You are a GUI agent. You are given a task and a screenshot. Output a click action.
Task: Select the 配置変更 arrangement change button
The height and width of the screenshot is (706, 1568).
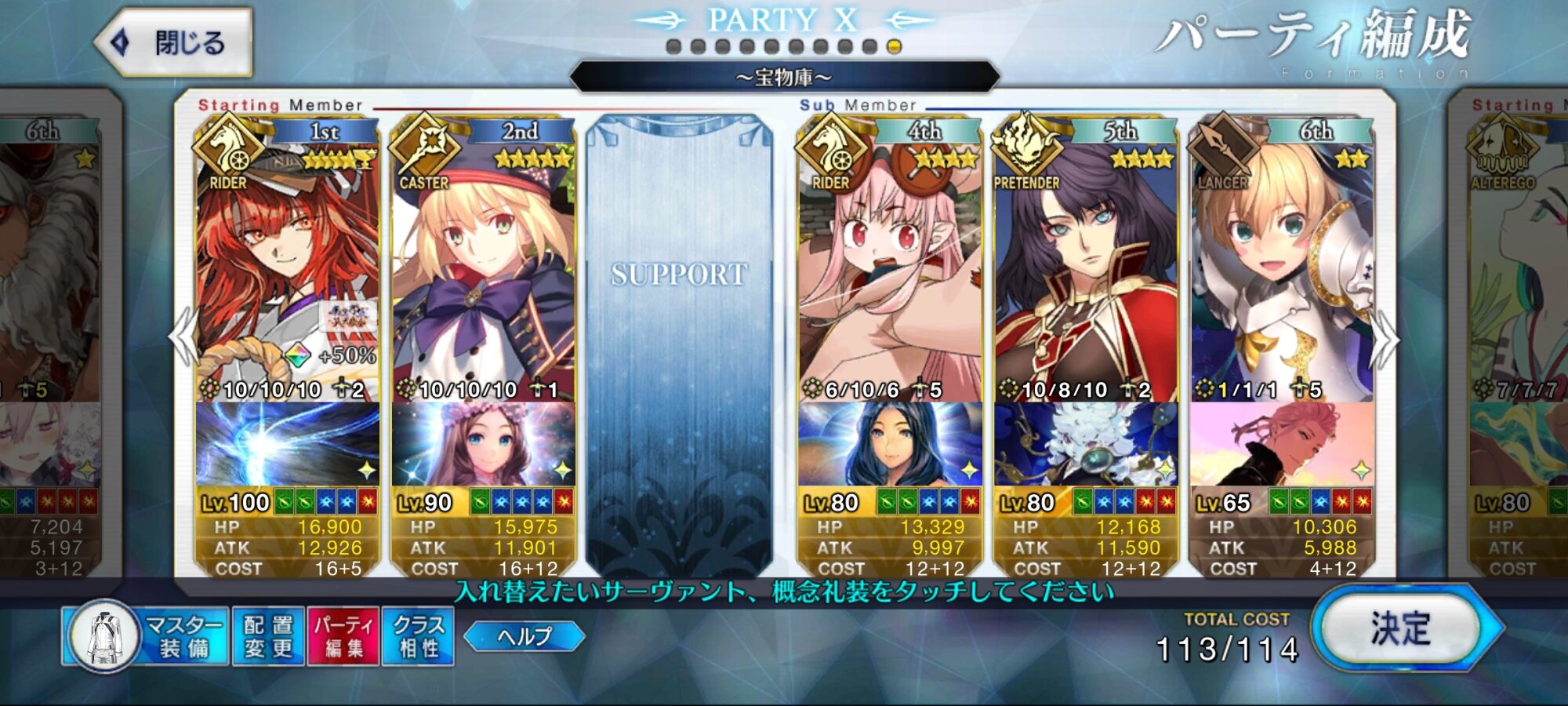268,636
